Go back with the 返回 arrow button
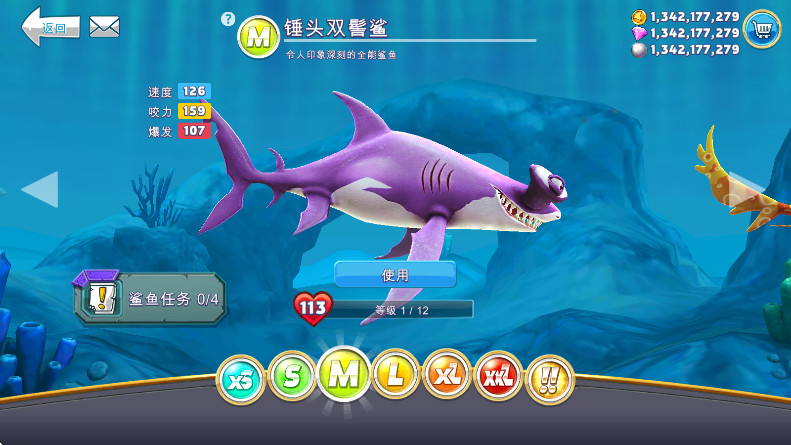791x445 pixels. tap(50, 26)
